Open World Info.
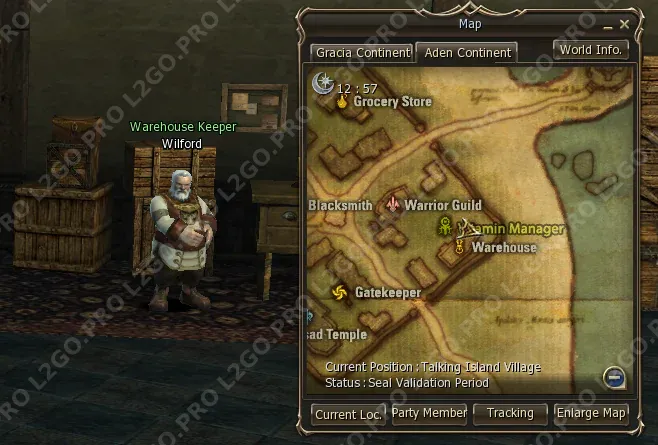Screen dimensions: 658x445 [590, 49]
